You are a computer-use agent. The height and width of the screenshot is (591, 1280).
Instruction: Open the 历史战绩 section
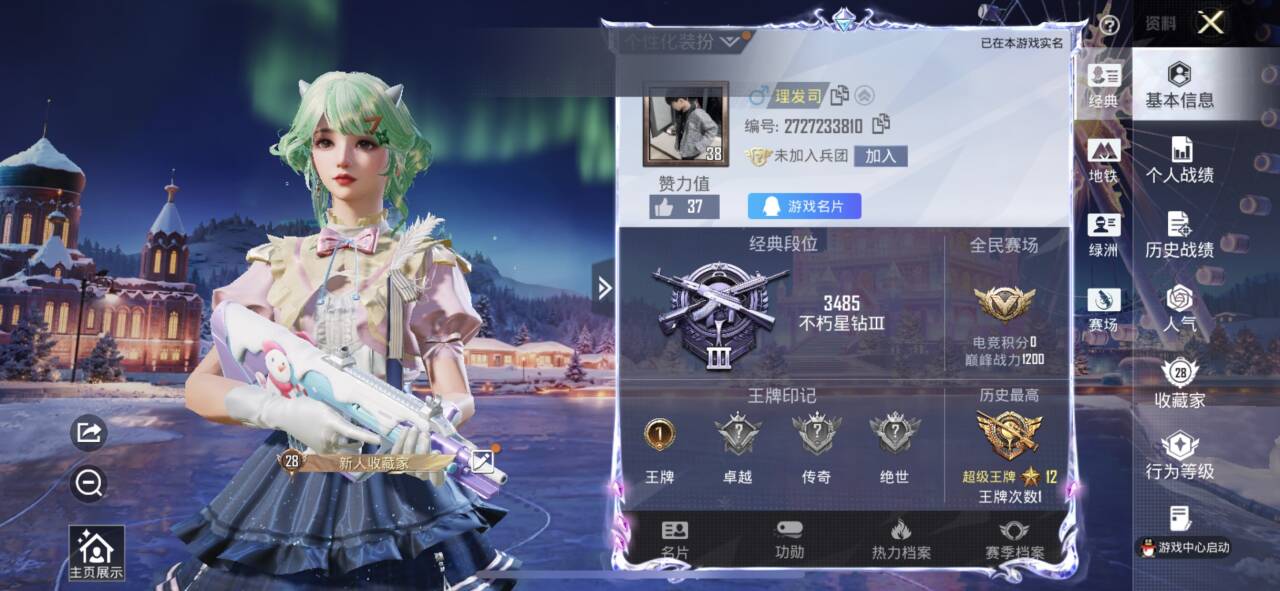pyautogui.click(x=1180, y=236)
